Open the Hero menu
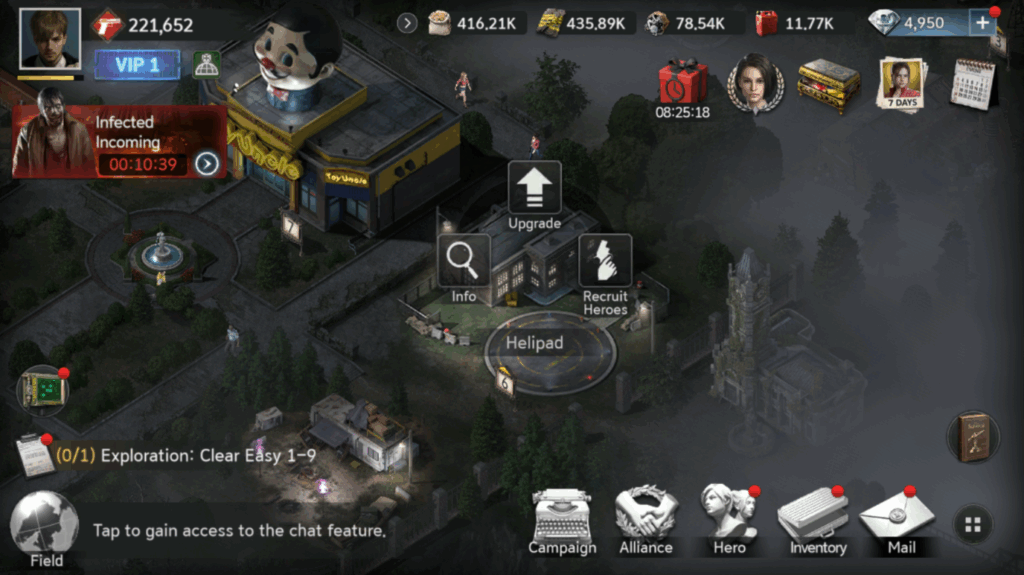This screenshot has width=1024, height=575. [729, 520]
